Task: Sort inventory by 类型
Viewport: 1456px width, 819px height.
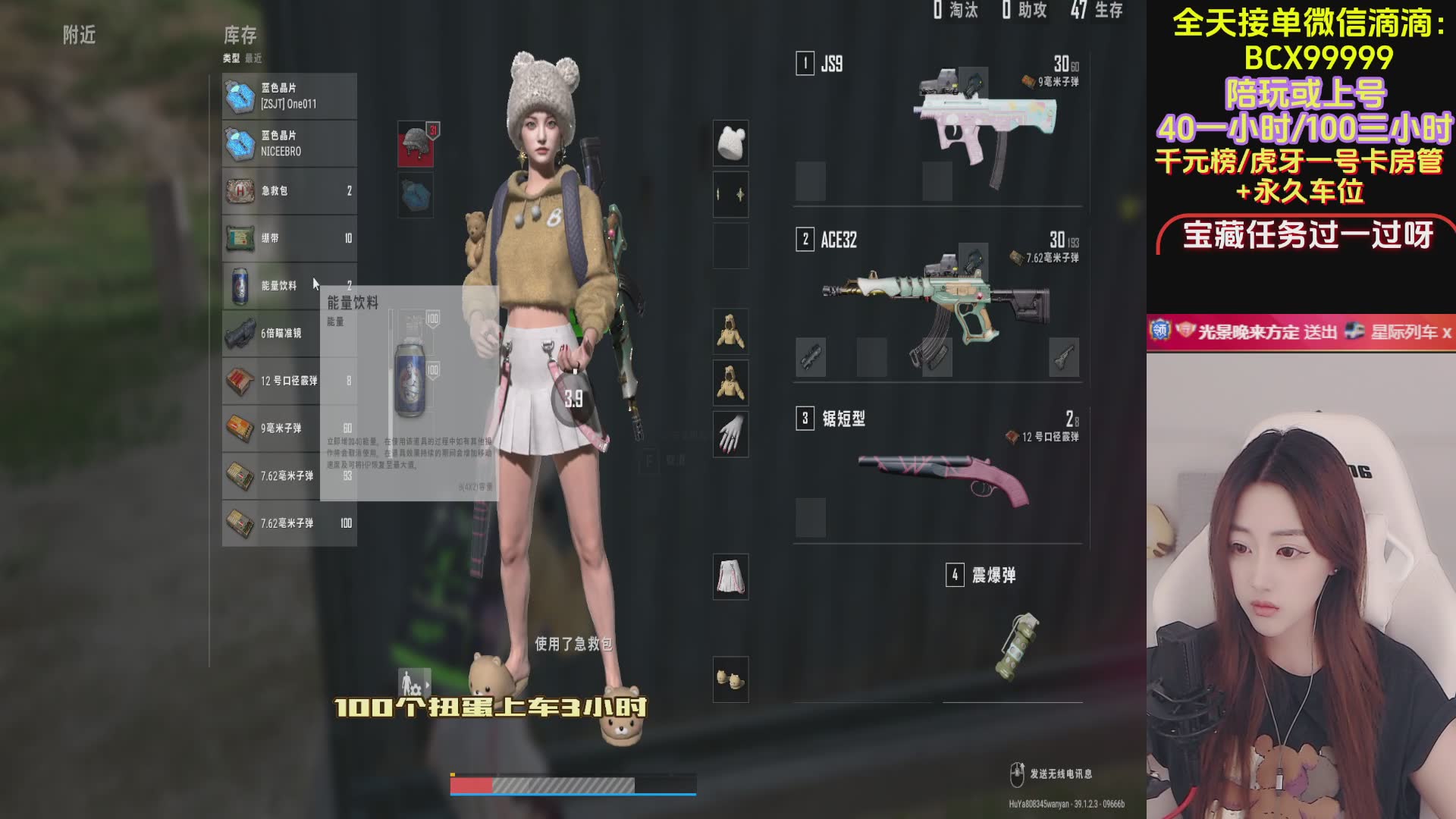Action: [x=231, y=58]
